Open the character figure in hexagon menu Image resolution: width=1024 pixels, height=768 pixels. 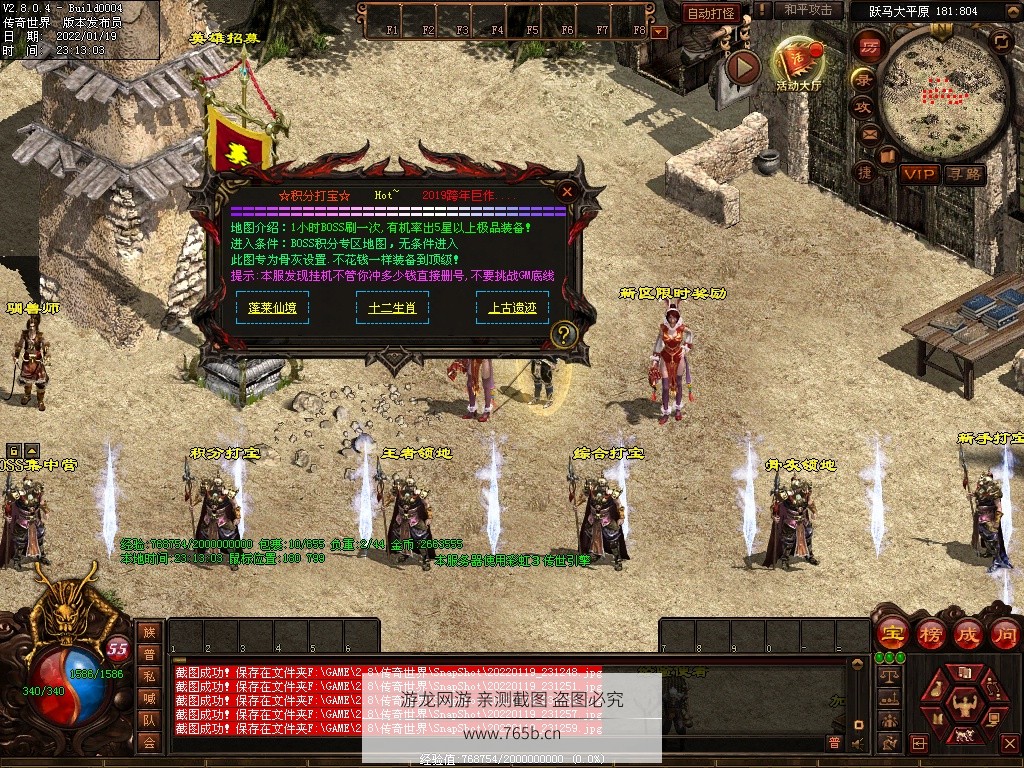coord(964,705)
